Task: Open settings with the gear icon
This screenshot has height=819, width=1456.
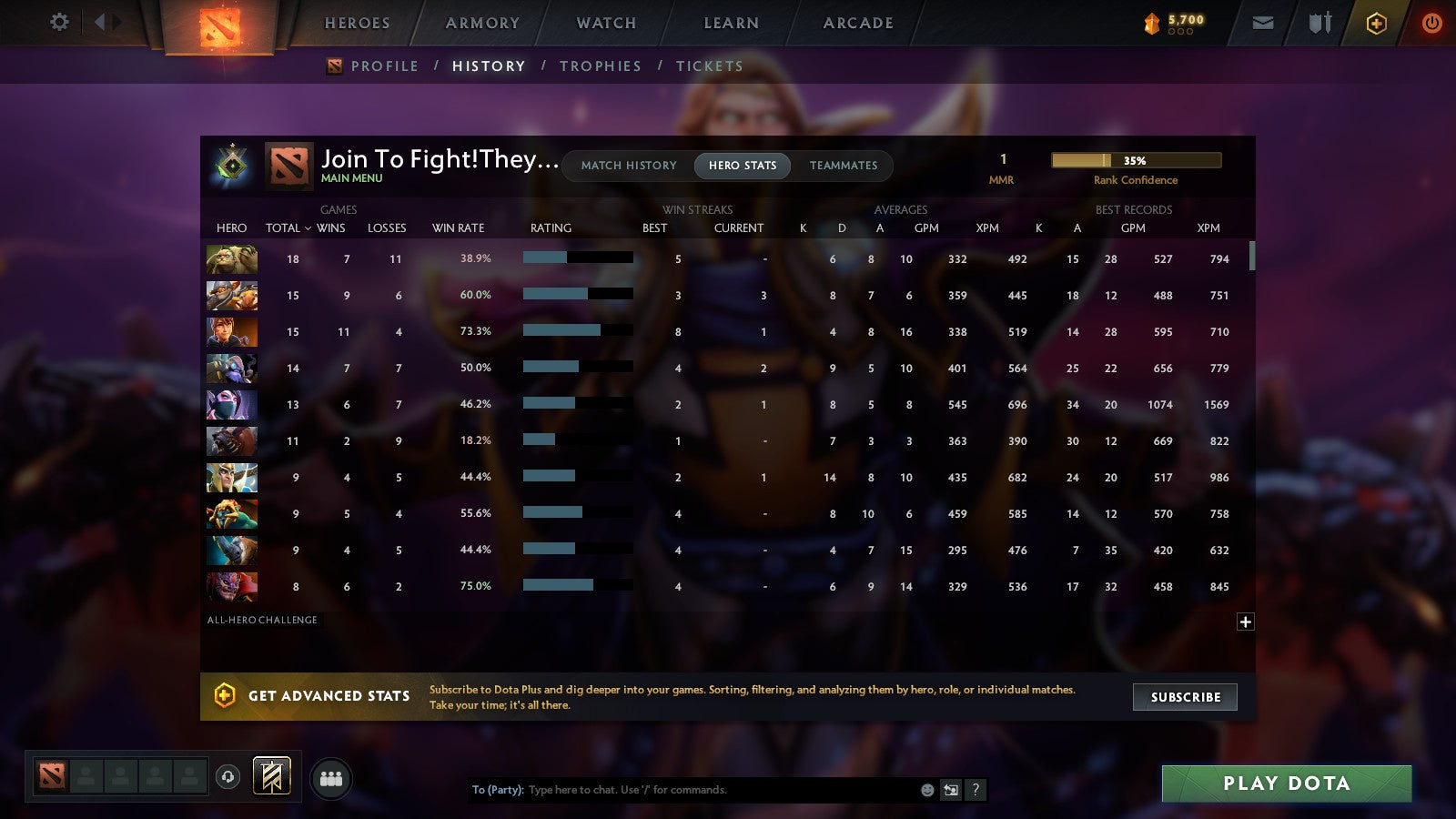Action: coord(59,23)
